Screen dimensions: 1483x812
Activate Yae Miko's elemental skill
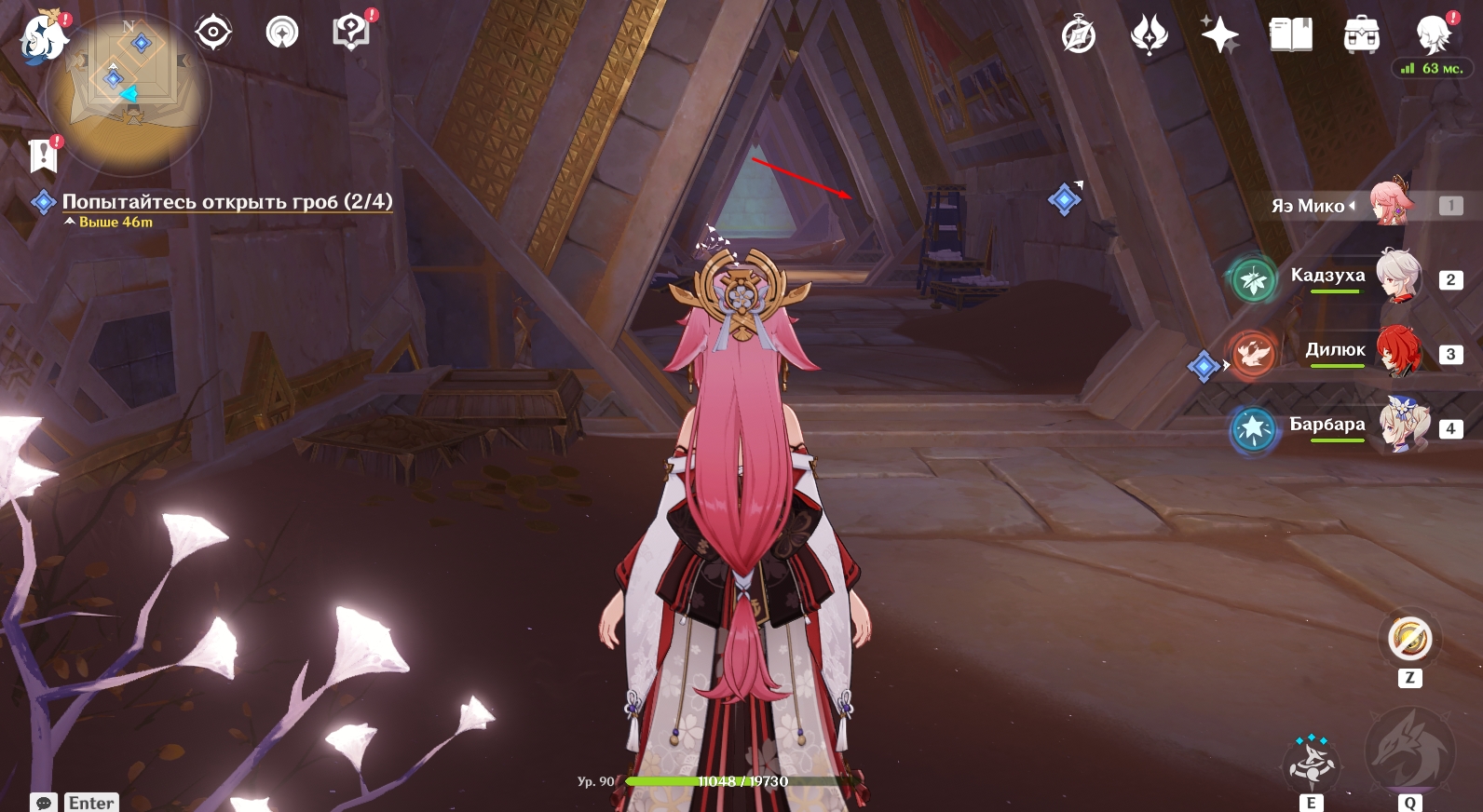[1311, 765]
